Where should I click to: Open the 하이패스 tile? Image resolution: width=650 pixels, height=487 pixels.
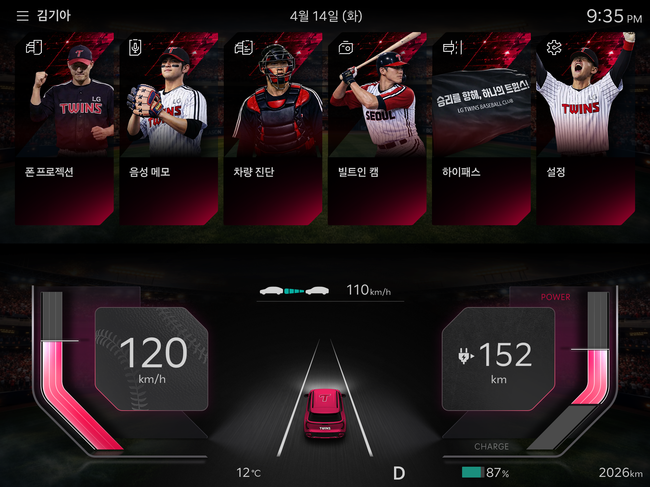482,130
